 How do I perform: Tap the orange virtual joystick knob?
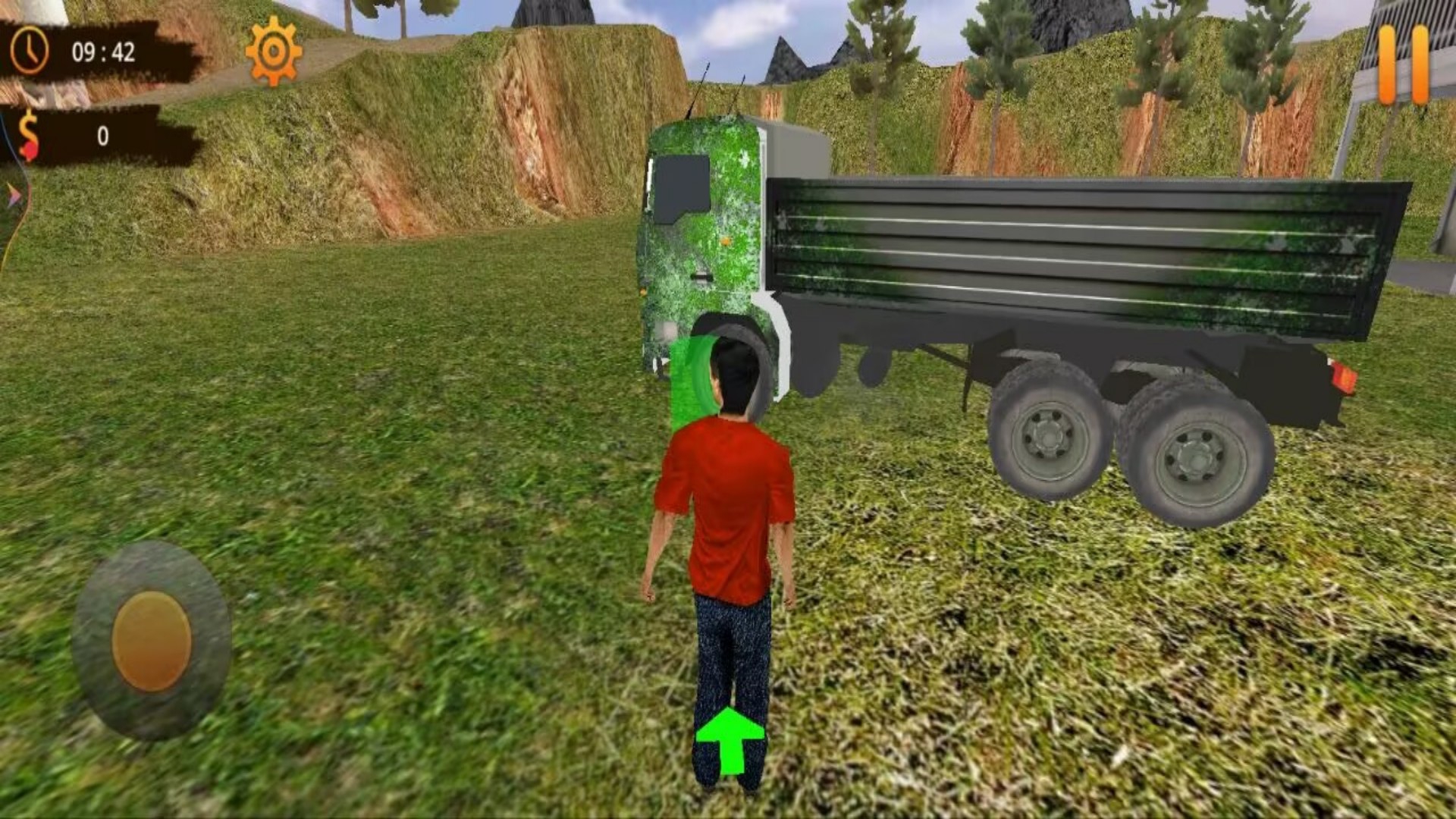(x=152, y=641)
